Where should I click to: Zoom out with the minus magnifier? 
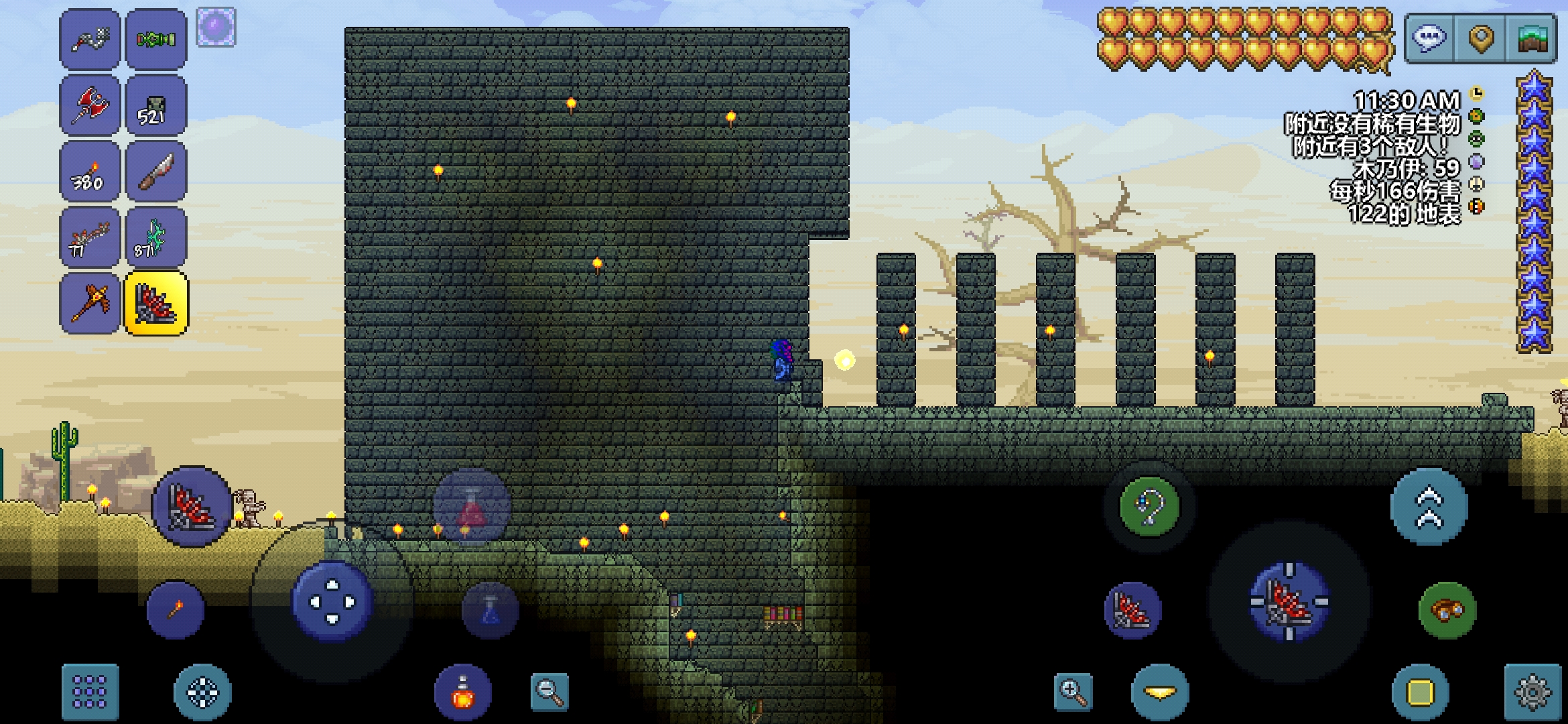[x=549, y=691]
